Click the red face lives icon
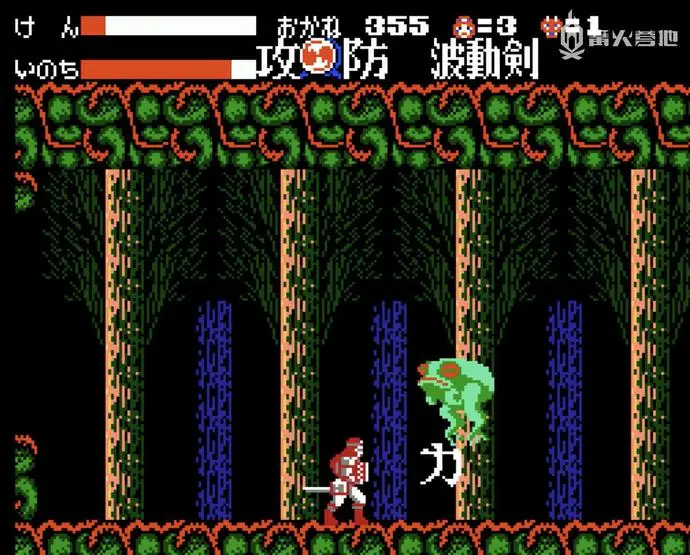 465,25
